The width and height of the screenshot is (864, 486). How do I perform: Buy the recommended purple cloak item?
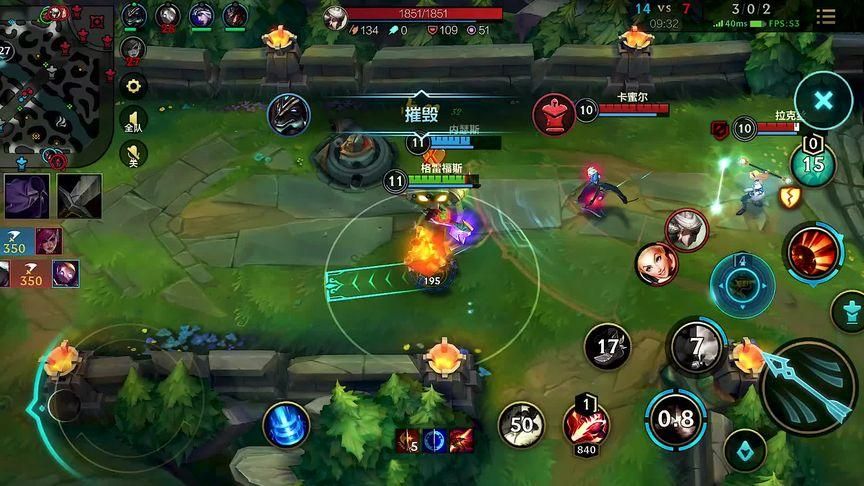[27, 195]
